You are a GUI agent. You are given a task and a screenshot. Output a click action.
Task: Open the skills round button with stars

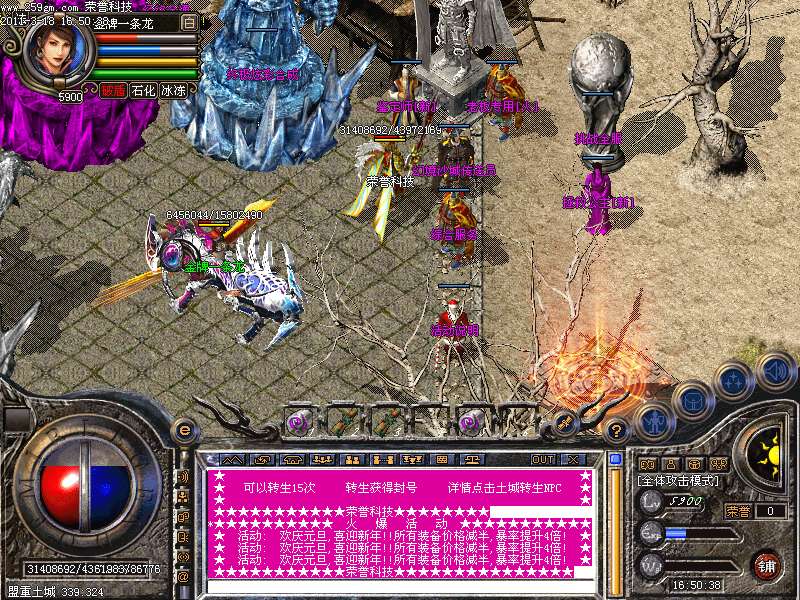click(734, 380)
